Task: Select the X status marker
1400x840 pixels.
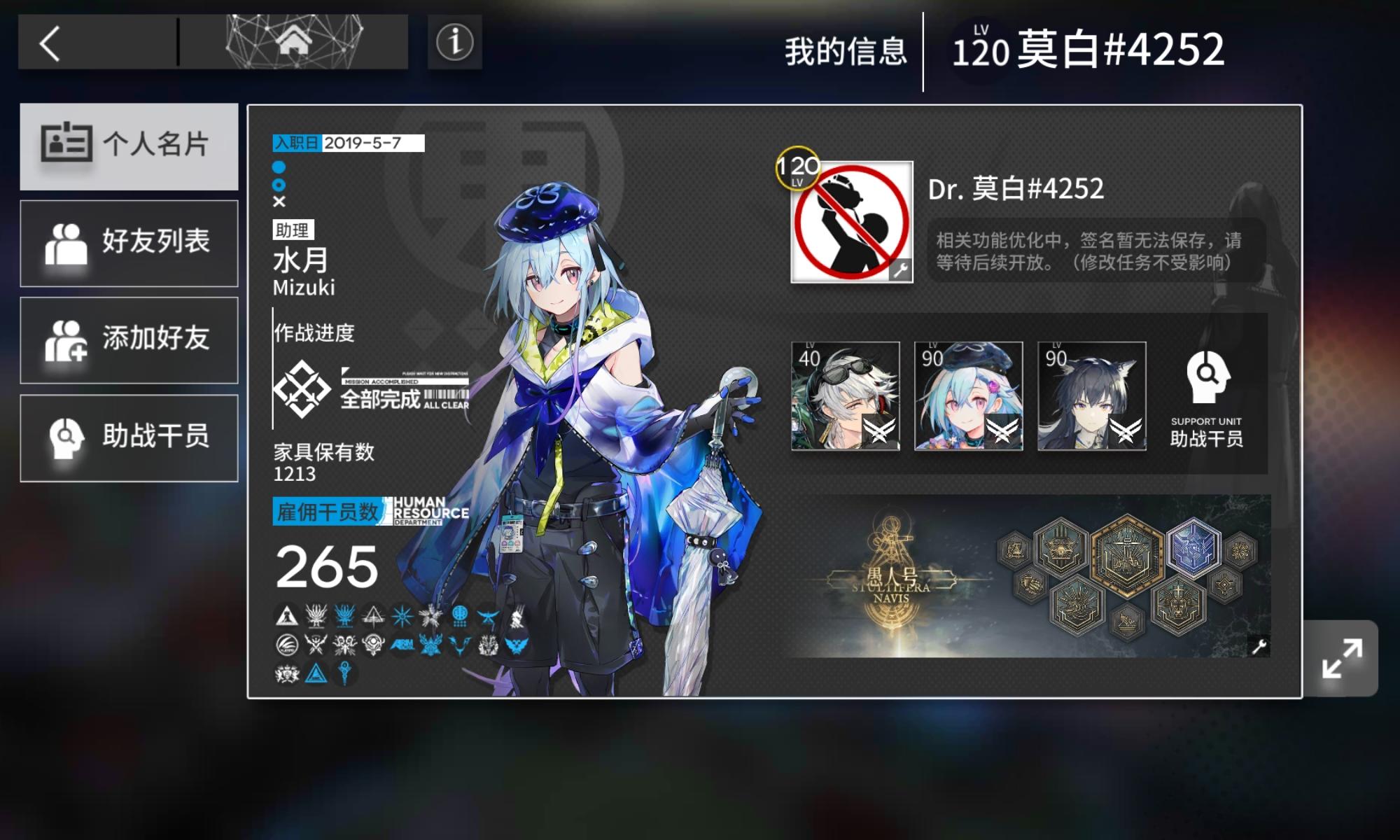Action: point(280,202)
